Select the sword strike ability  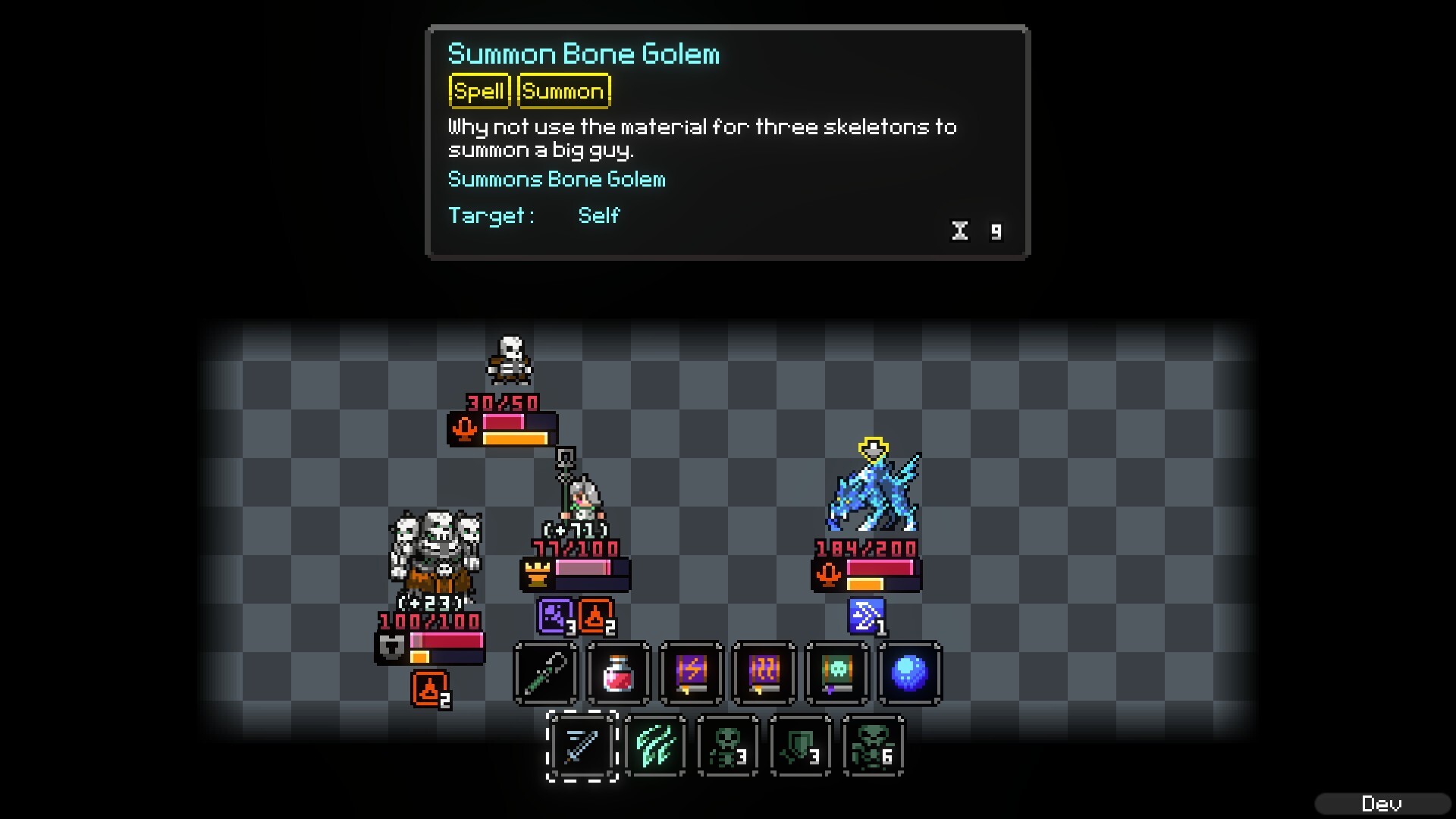pyautogui.click(x=583, y=747)
